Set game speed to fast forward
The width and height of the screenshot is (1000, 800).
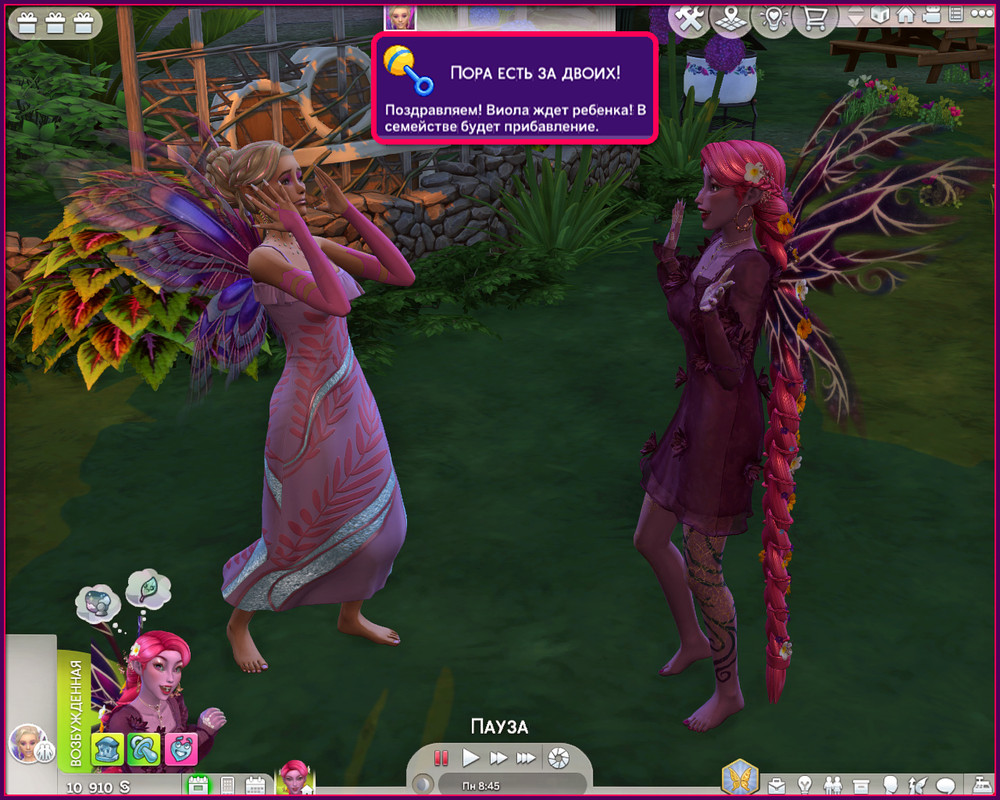(498, 758)
